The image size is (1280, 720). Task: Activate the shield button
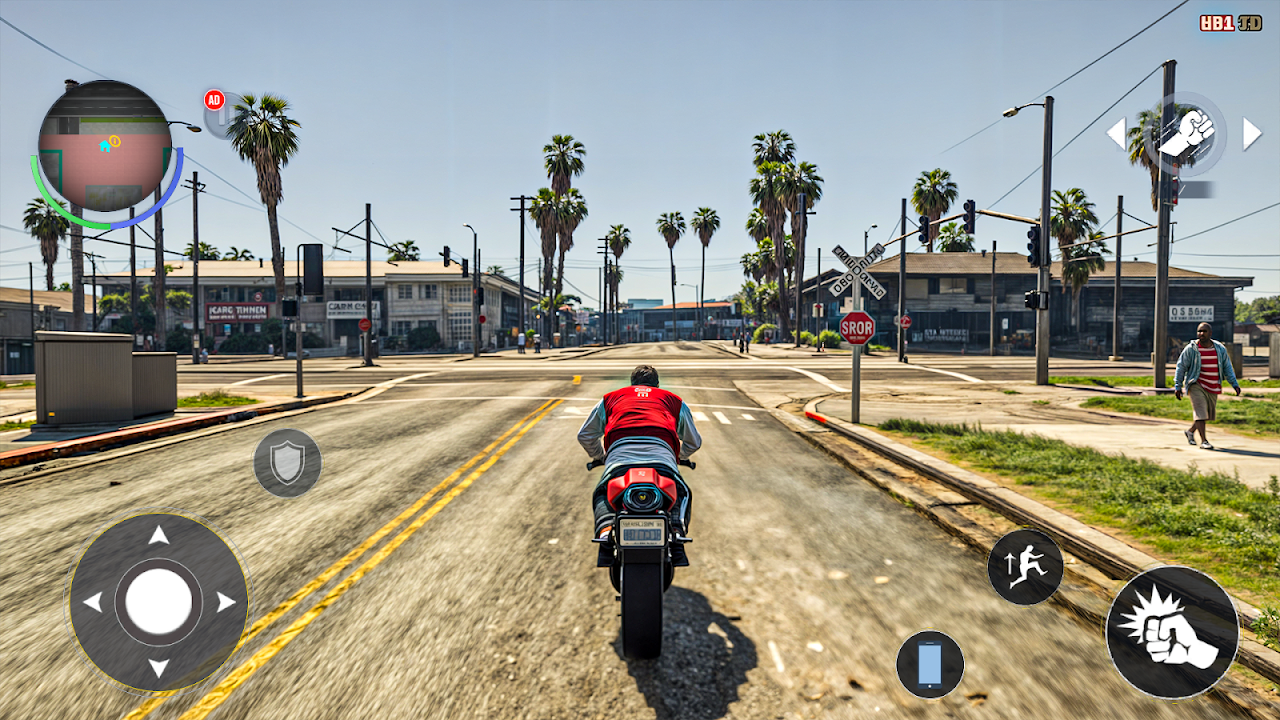click(287, 463)
